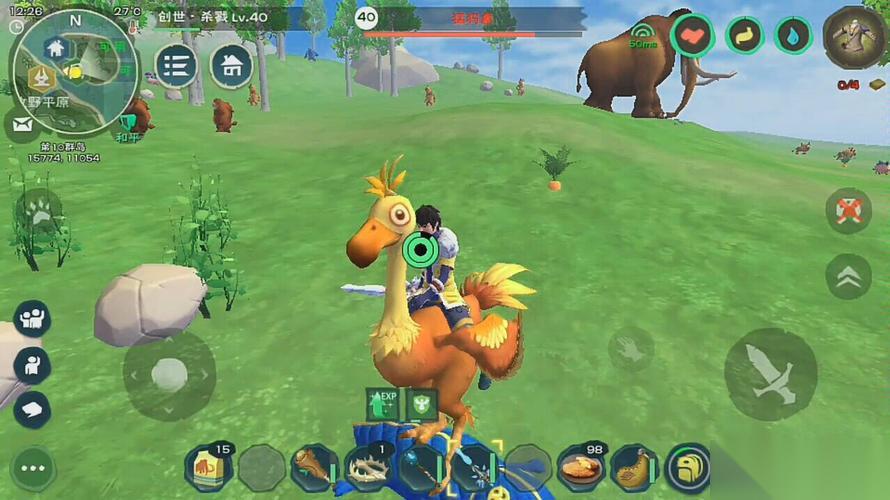The image size is (890, 500).
Task: Select the wooden club hotbar slot
Action: point(314,467)
